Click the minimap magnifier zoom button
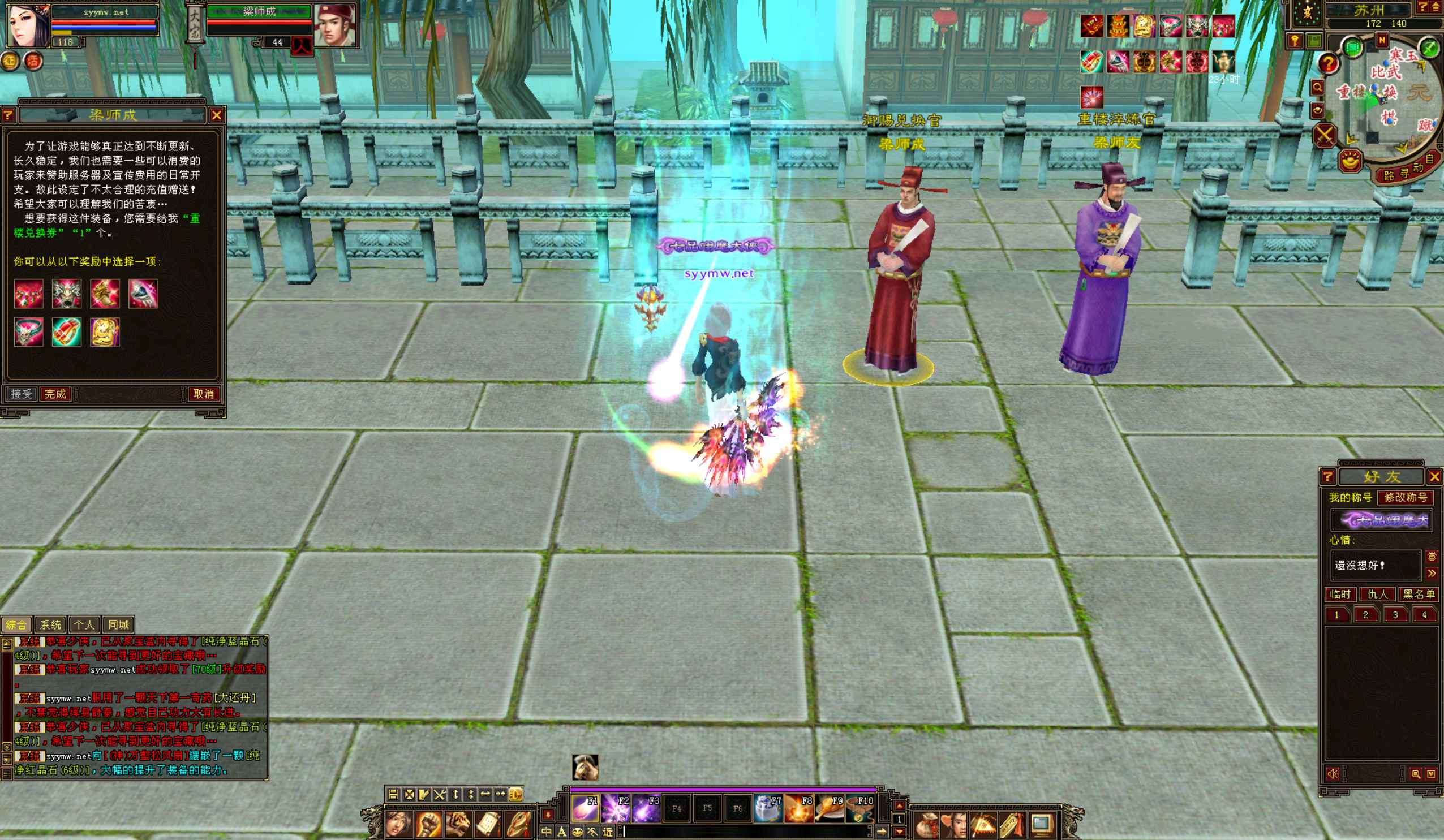This screenshot has height=840, width=1444. pos(1317,88)
